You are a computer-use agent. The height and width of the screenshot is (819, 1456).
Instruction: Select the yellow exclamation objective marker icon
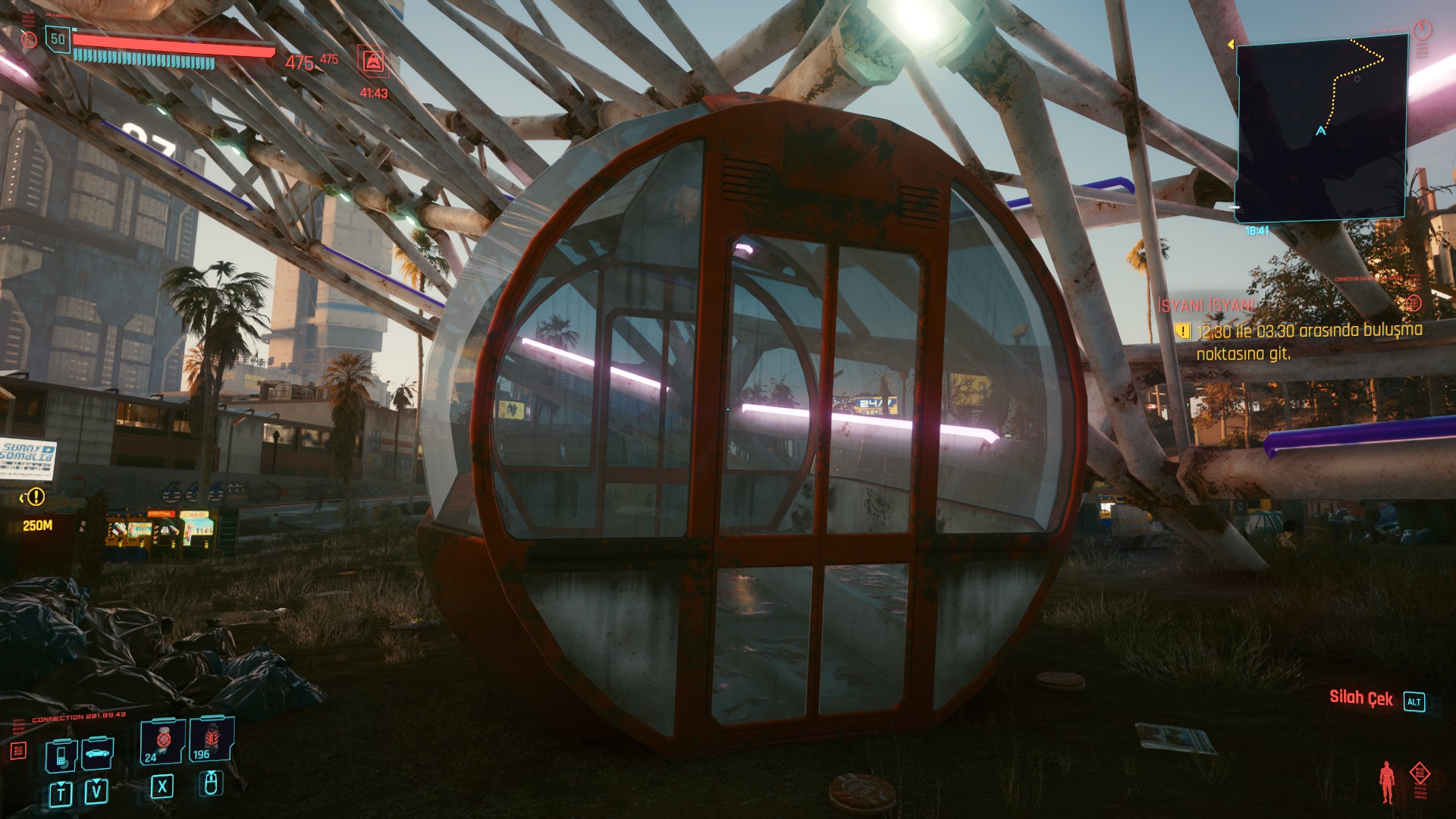tap(1182, 331)
